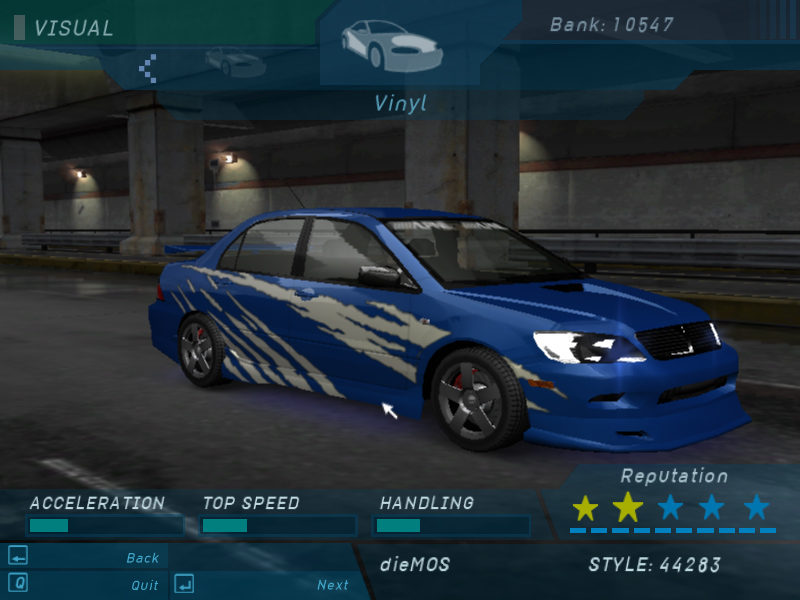Choose the dimmed previous category car icon

click(235, 62)
